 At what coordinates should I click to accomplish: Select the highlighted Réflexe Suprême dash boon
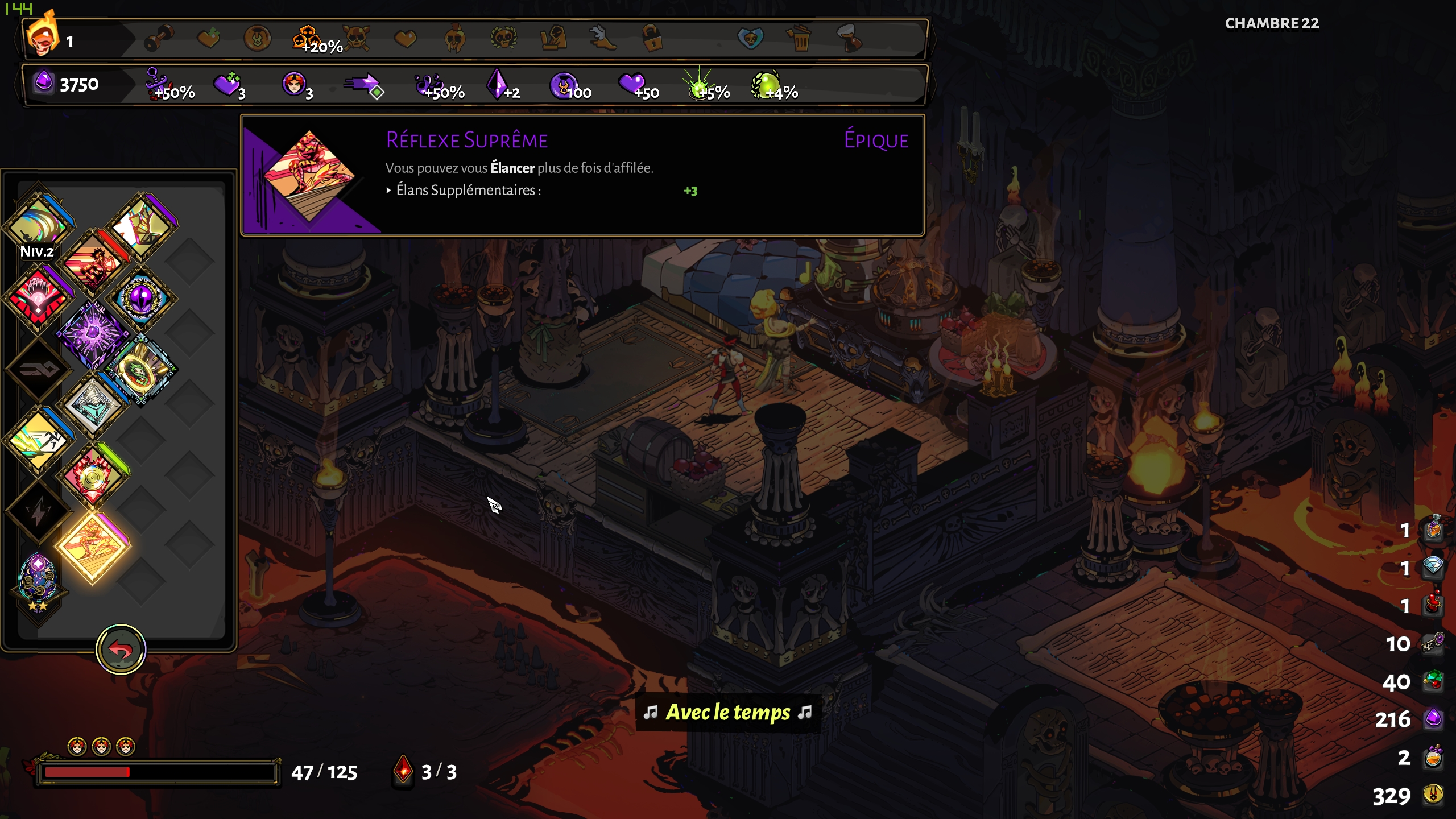(x=93, y=547)
